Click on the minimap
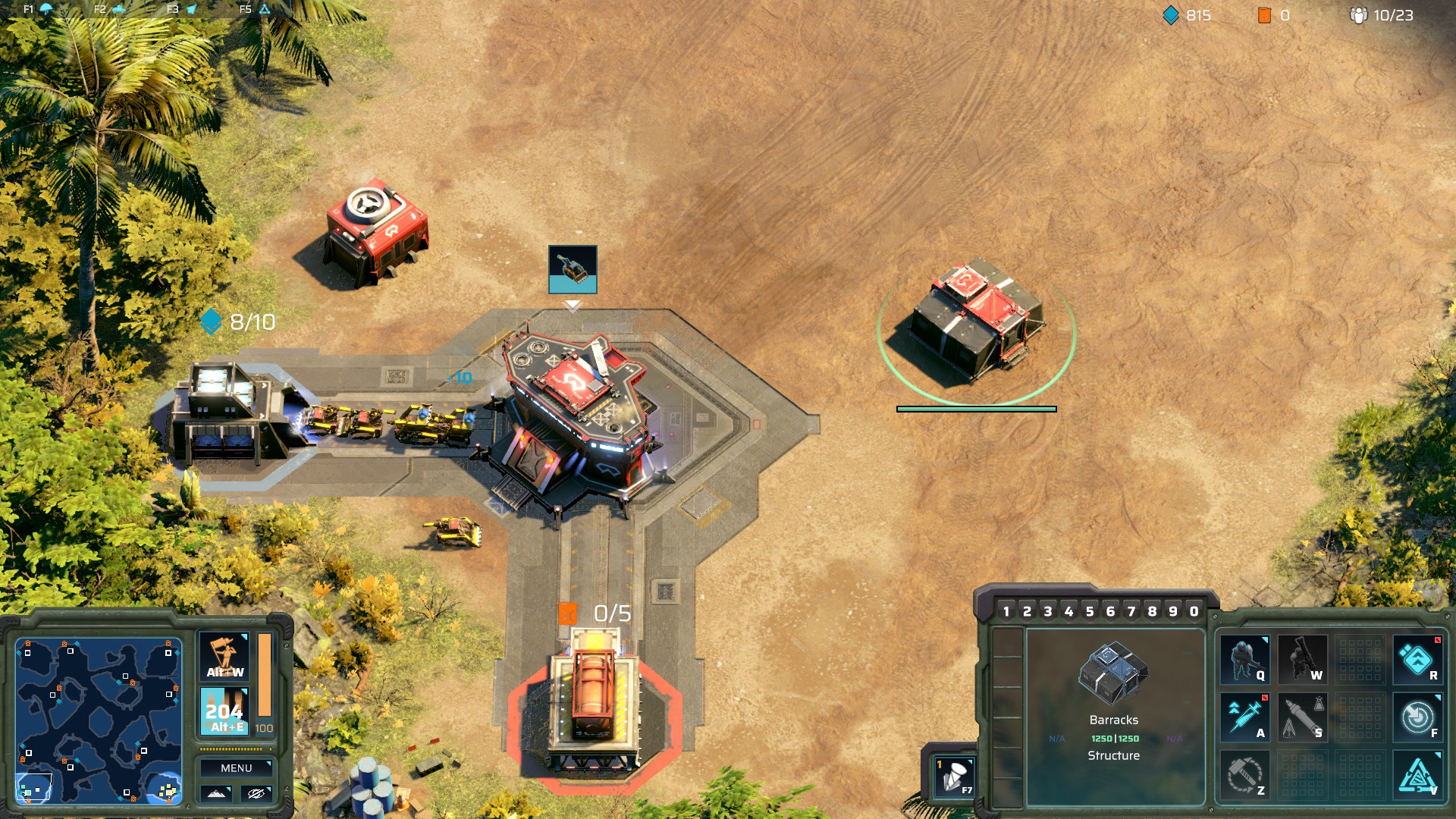 pos(99,720)
